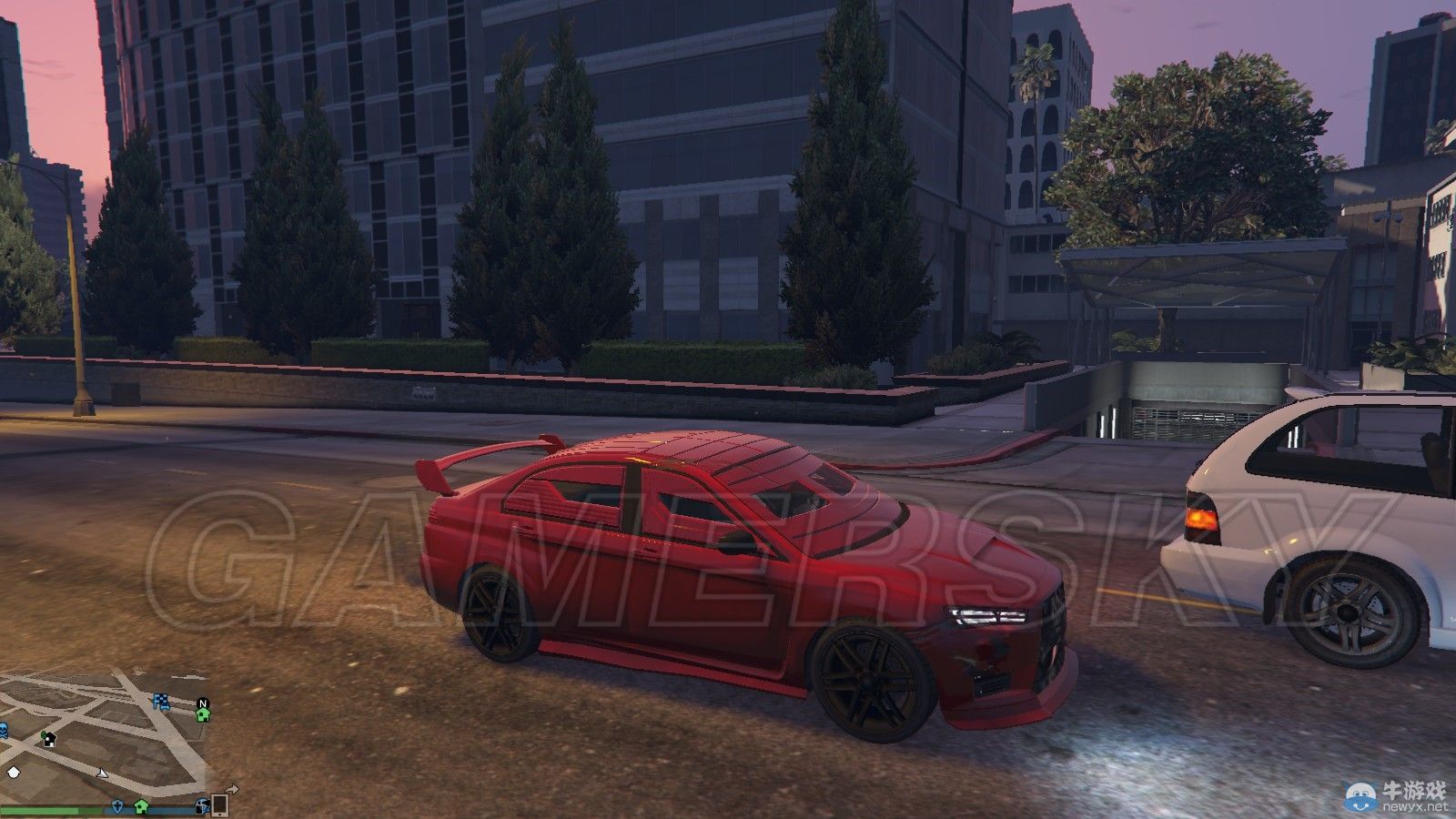Click the white curved arrow above the phone icon
1456x819 pixels.
pos(232,788)
